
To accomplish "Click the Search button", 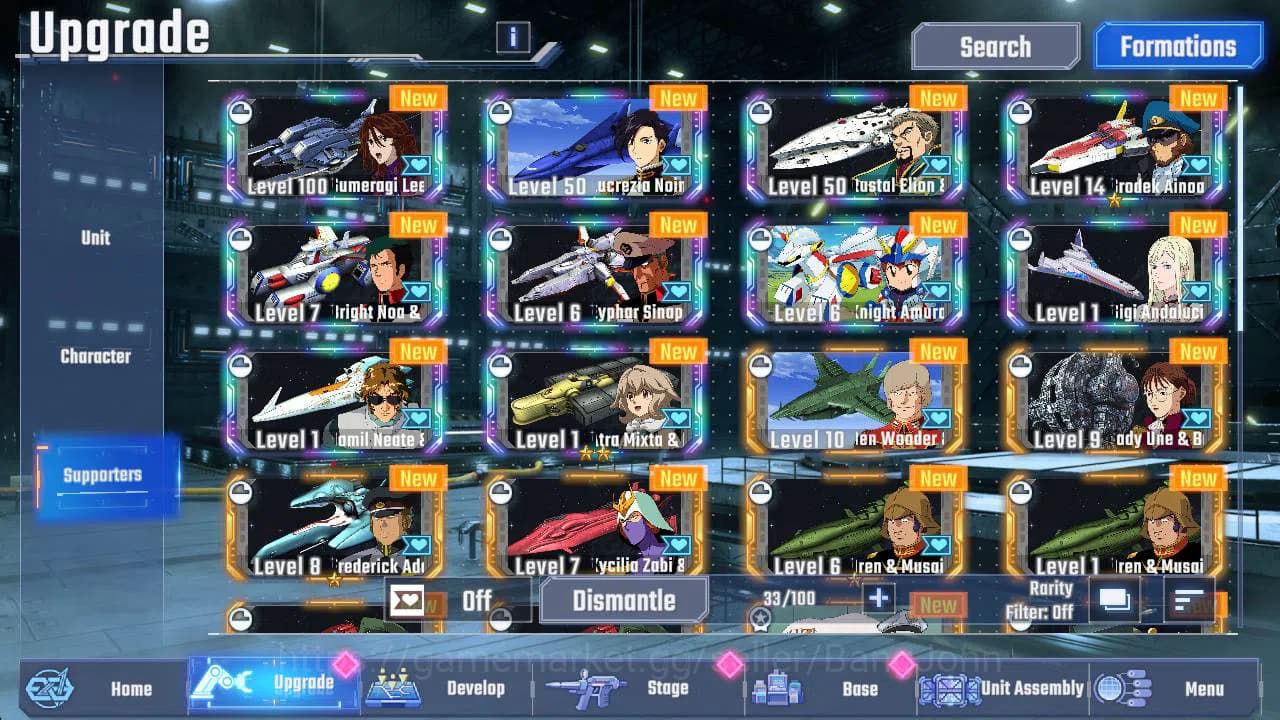I will 994,46.
